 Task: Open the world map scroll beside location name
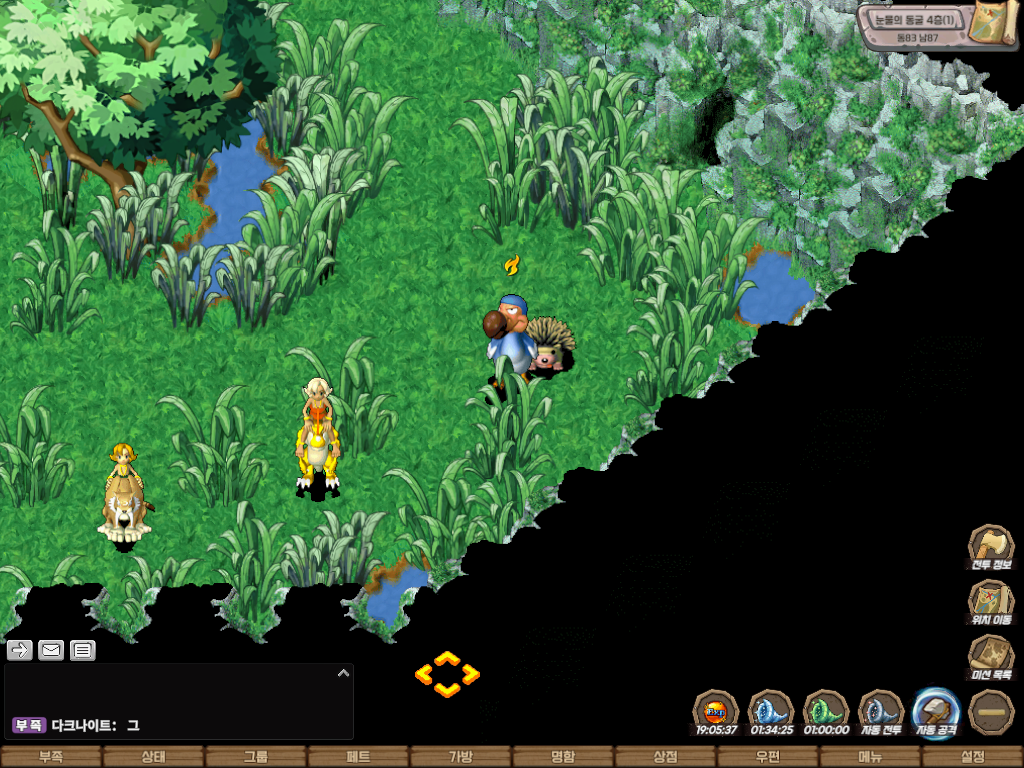pyautogui.click(x=995, y=22)
